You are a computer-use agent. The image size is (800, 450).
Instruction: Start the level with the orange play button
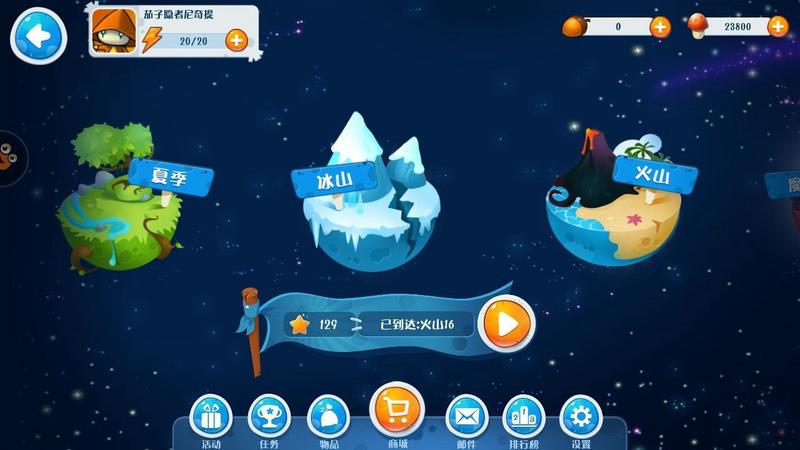point(506,324)
